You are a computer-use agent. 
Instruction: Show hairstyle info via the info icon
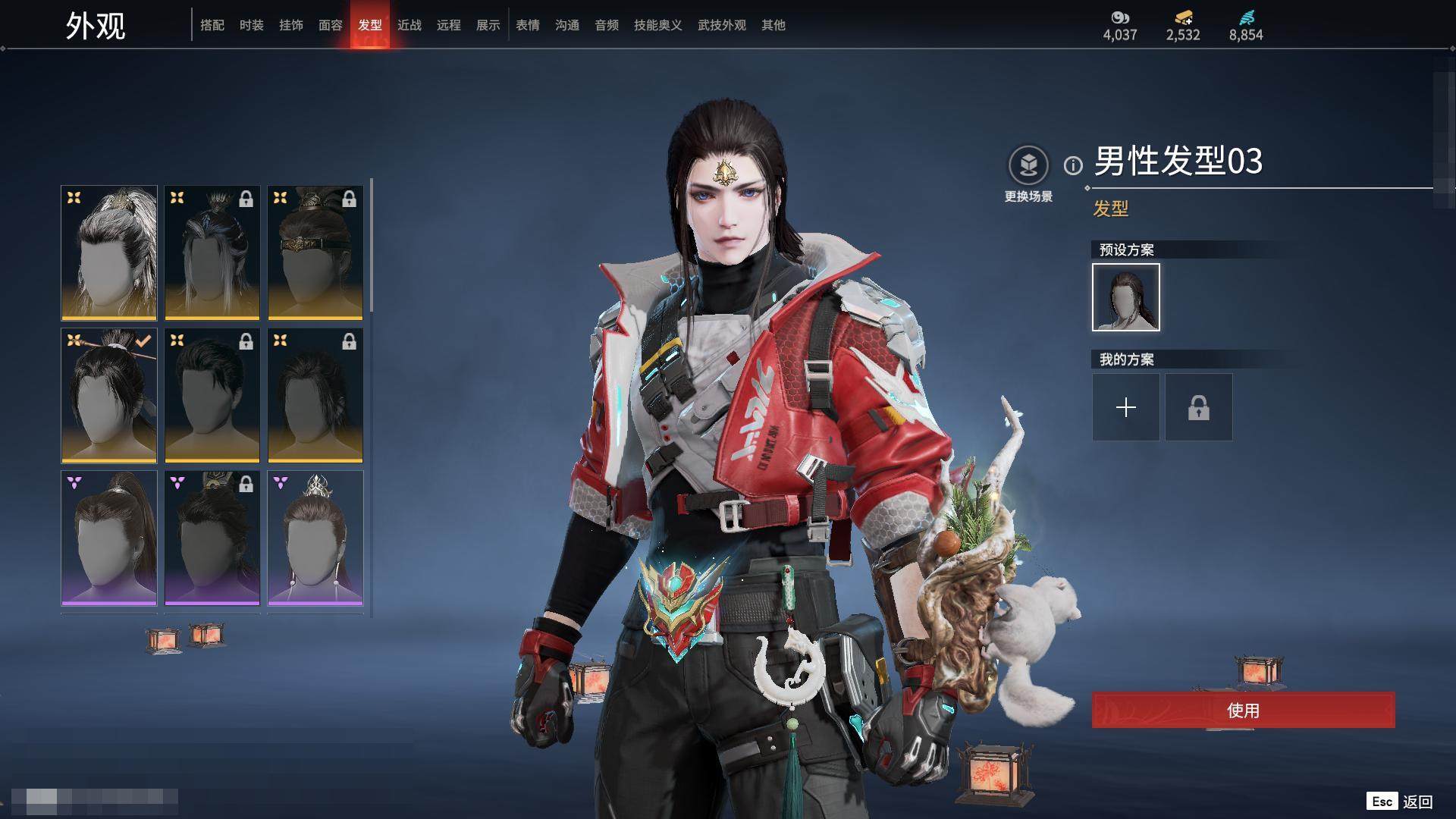(1073, 165)
